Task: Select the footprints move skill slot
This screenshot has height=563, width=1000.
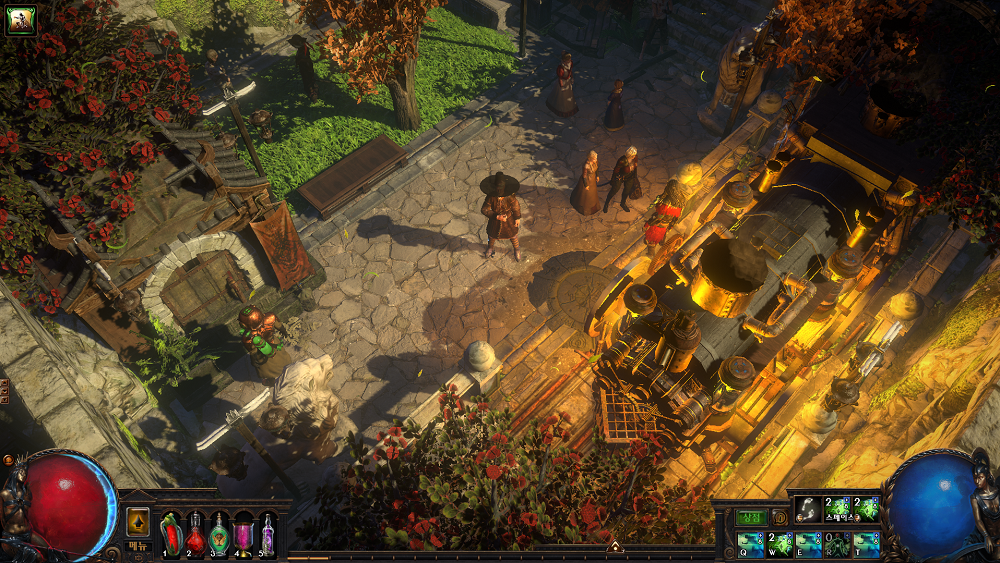Action: click(x=808, y=509)
